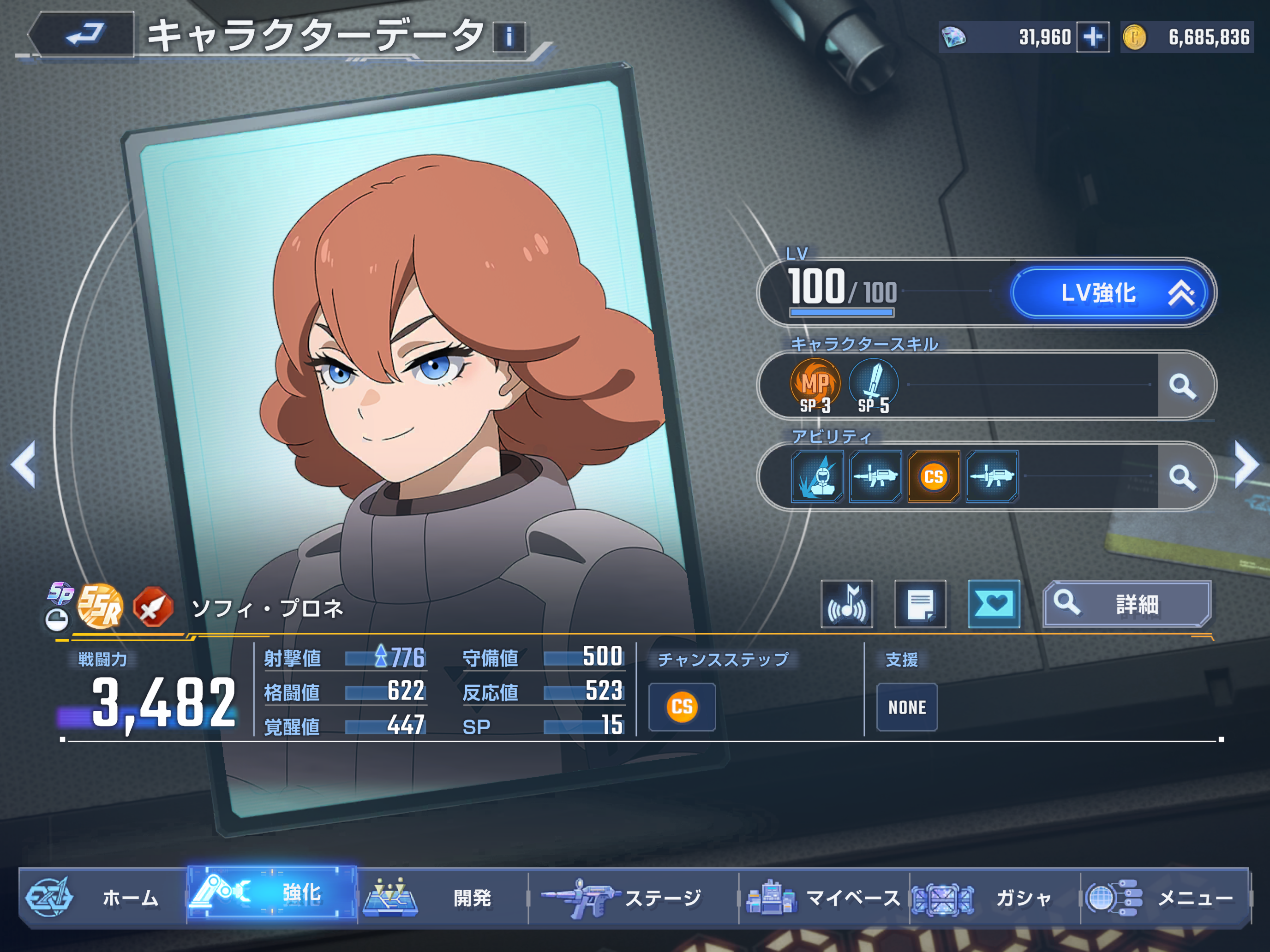Inspect character skills with the magnifier
1270x952 pixels.
(1183, 386)
